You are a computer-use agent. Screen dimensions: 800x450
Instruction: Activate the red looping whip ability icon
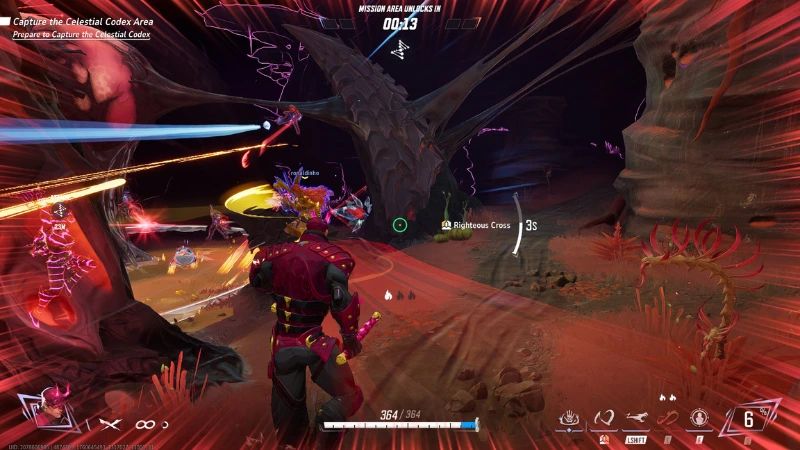coord(667,417)
